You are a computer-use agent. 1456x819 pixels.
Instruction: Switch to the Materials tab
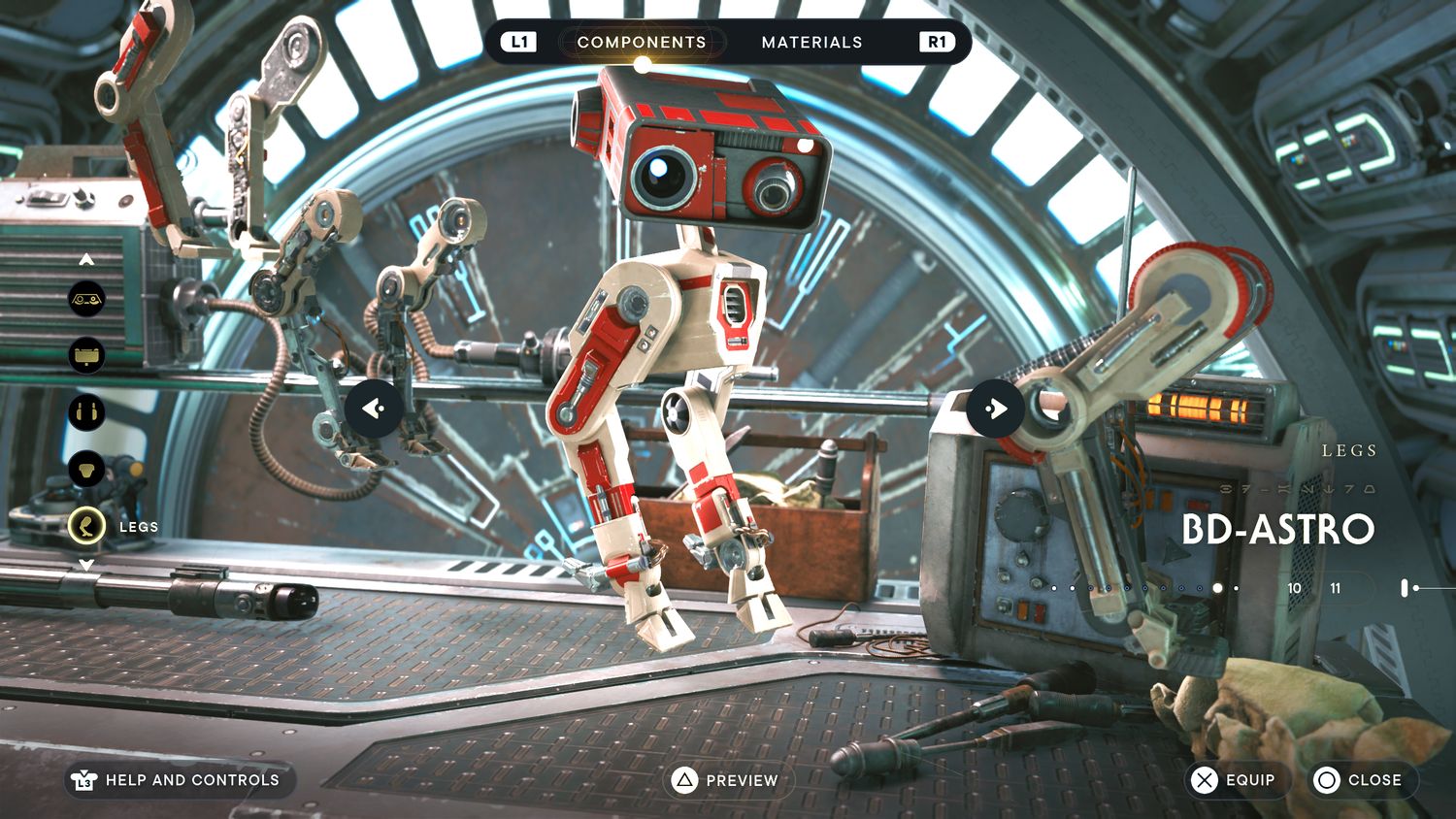(x=811, y=42)
